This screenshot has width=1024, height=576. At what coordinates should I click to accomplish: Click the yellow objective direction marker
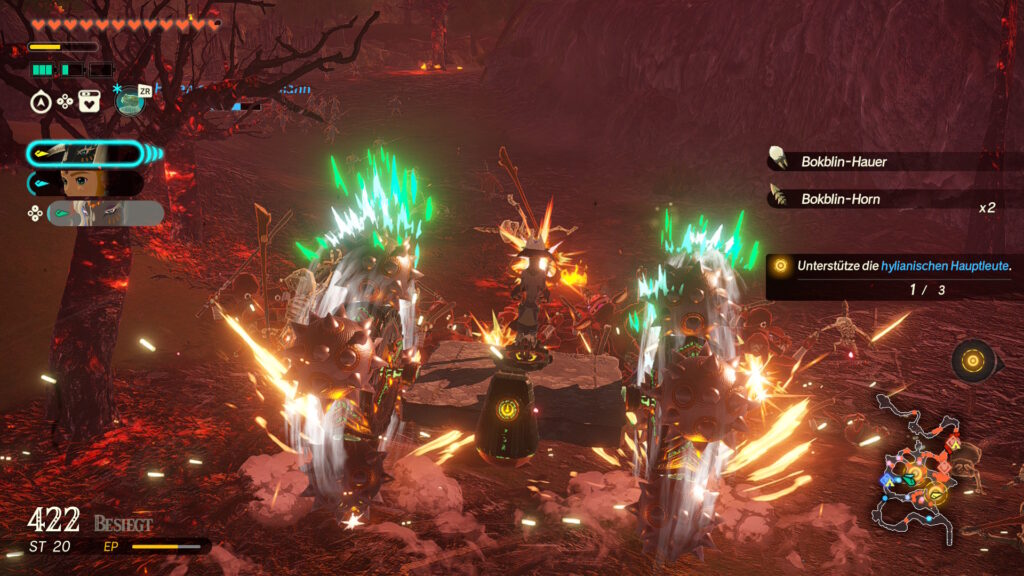coord(972,359)
